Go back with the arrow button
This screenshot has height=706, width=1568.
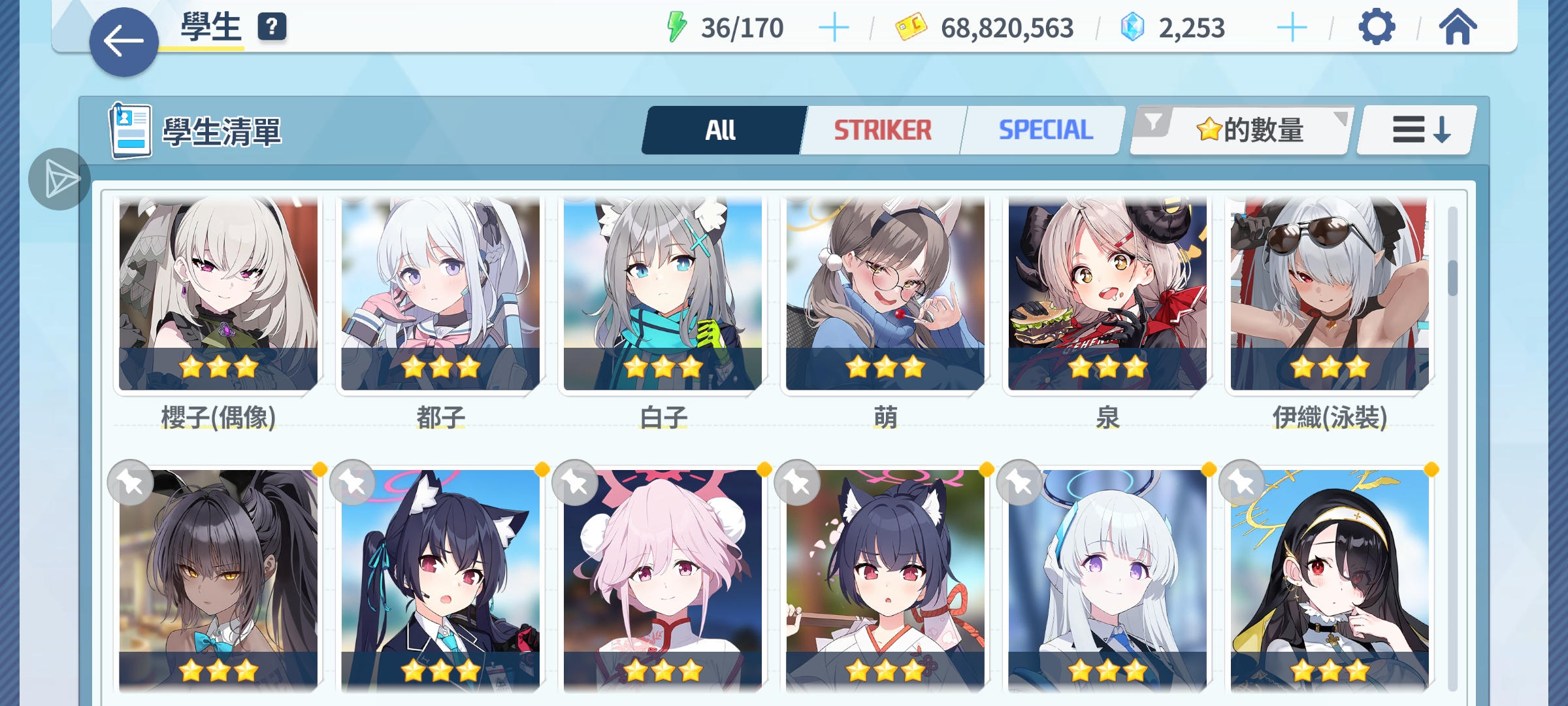tap(123, 42)
